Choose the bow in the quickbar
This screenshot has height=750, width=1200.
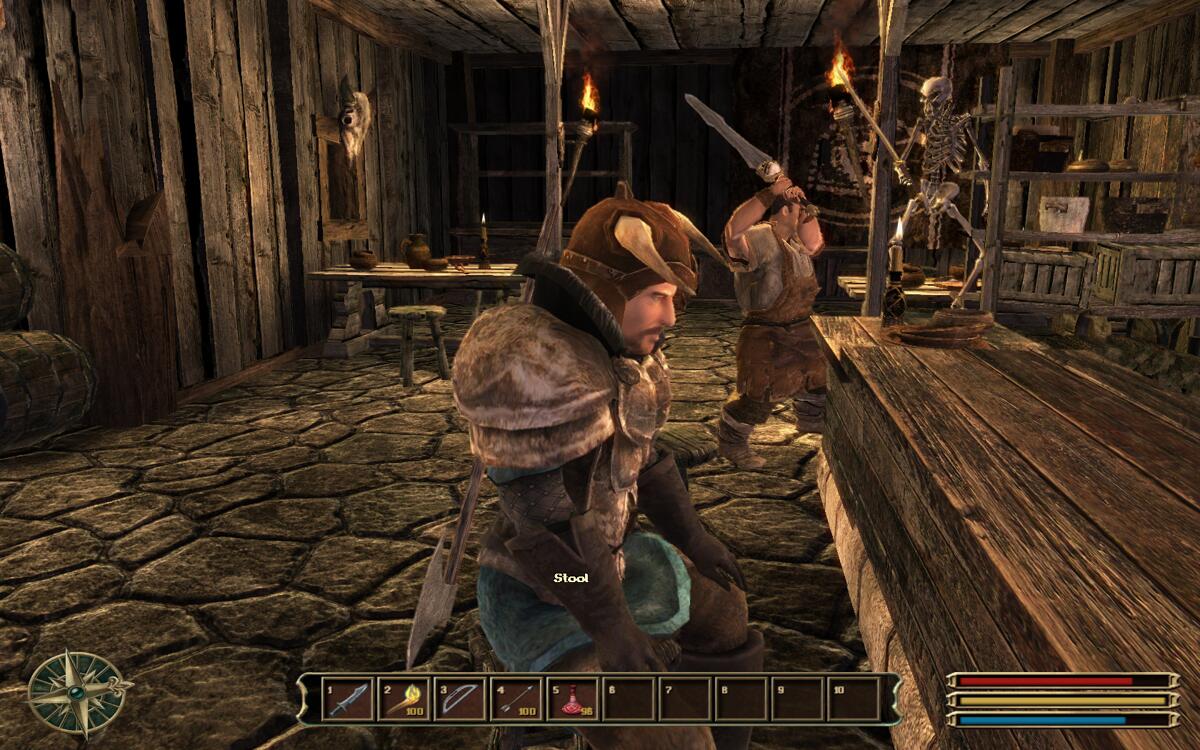459,699
